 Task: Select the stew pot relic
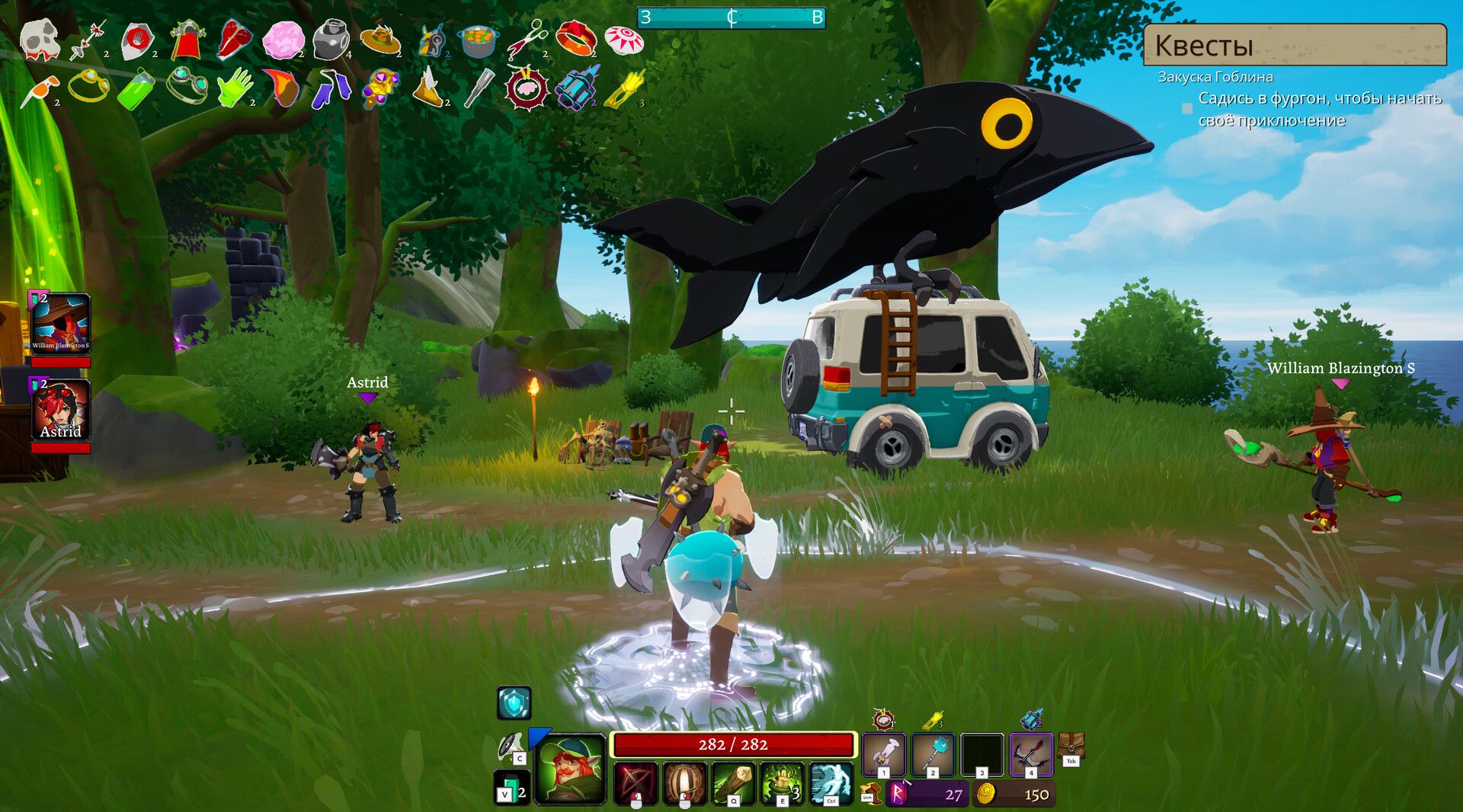tap(478, 41)
